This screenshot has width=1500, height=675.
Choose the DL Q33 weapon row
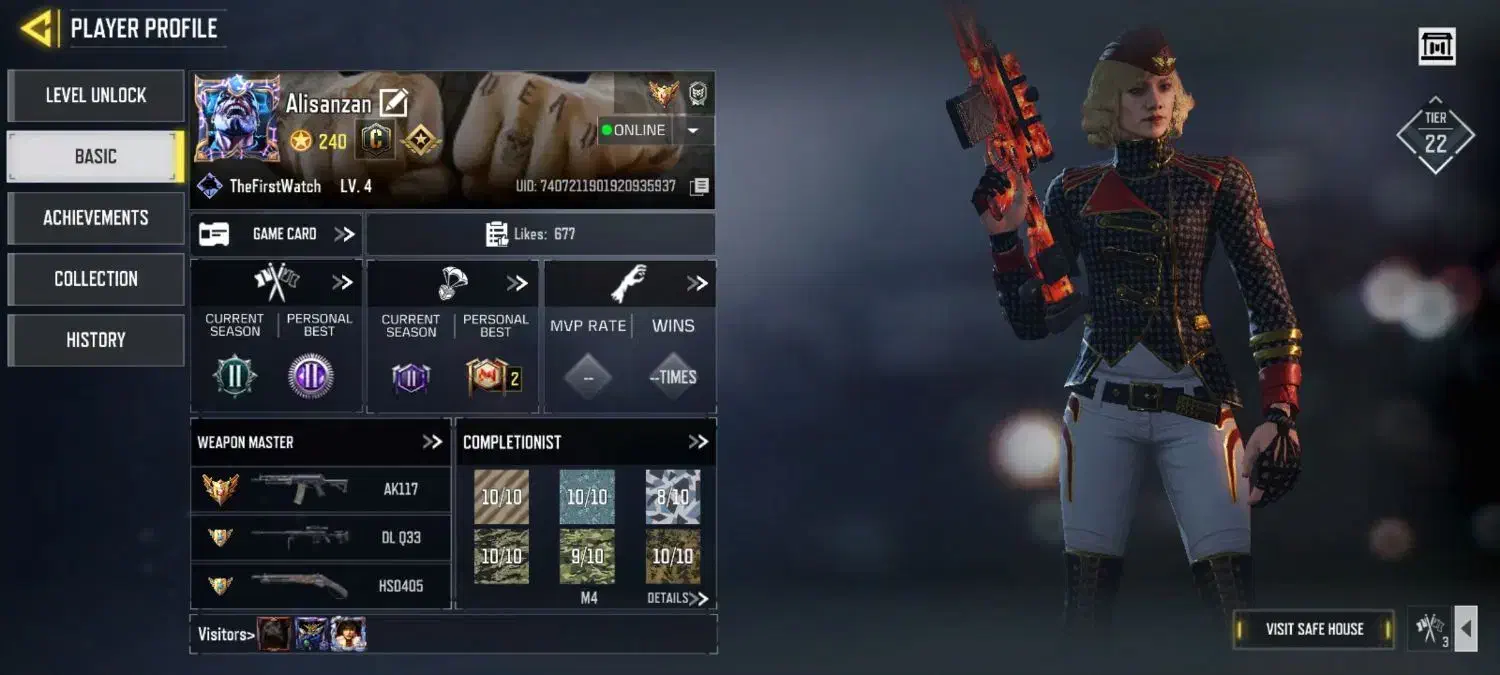pyautogui.click(x=320, y=537)
